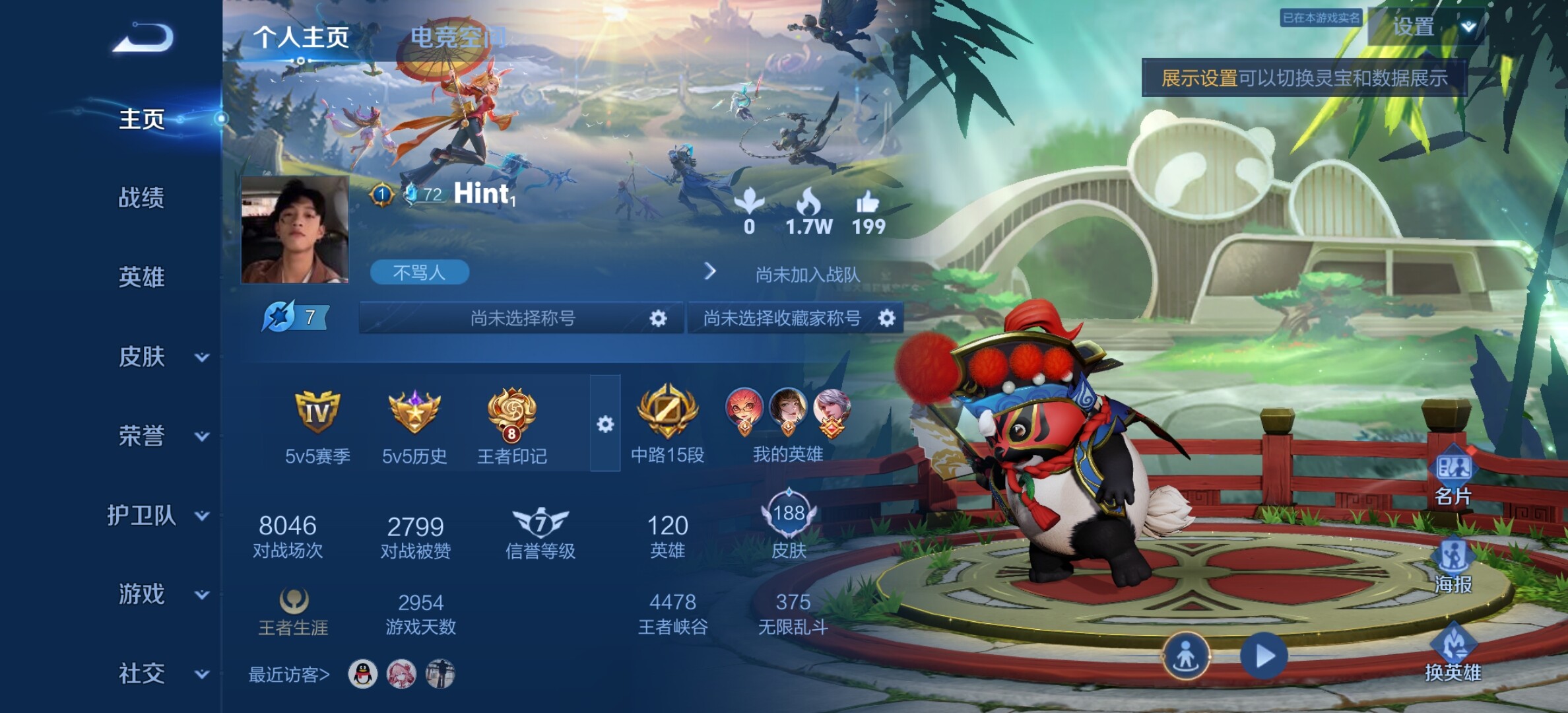Go back using the return arrow

coord(143,37)
